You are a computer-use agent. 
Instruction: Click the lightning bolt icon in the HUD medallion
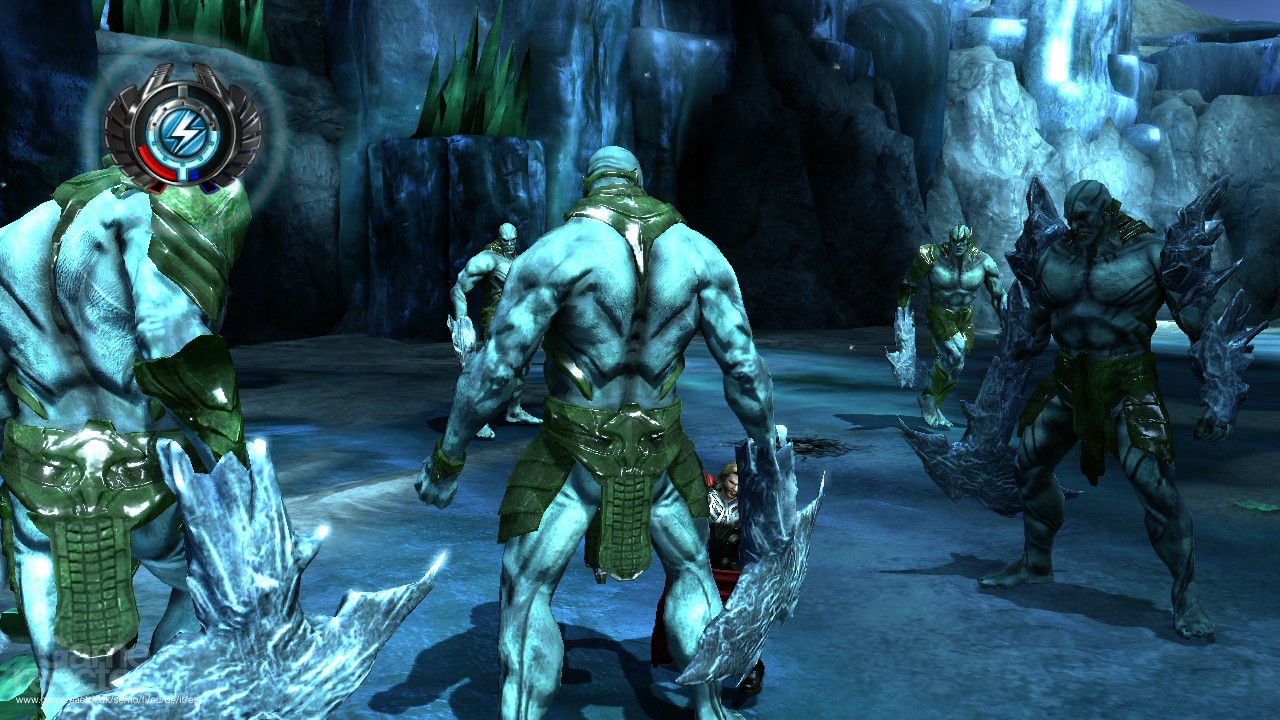click(186, 128)
